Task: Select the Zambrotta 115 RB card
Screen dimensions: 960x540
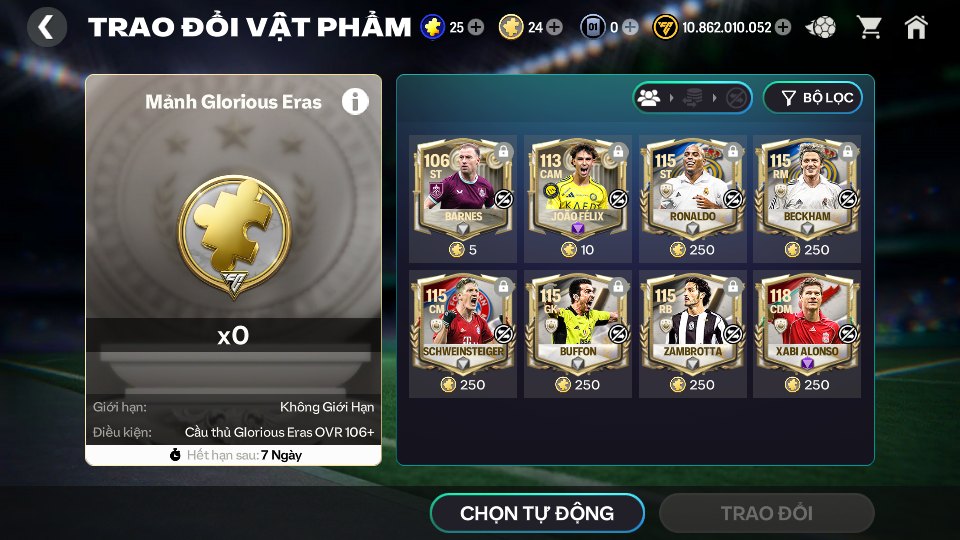Action: click(x=692, y=325)
